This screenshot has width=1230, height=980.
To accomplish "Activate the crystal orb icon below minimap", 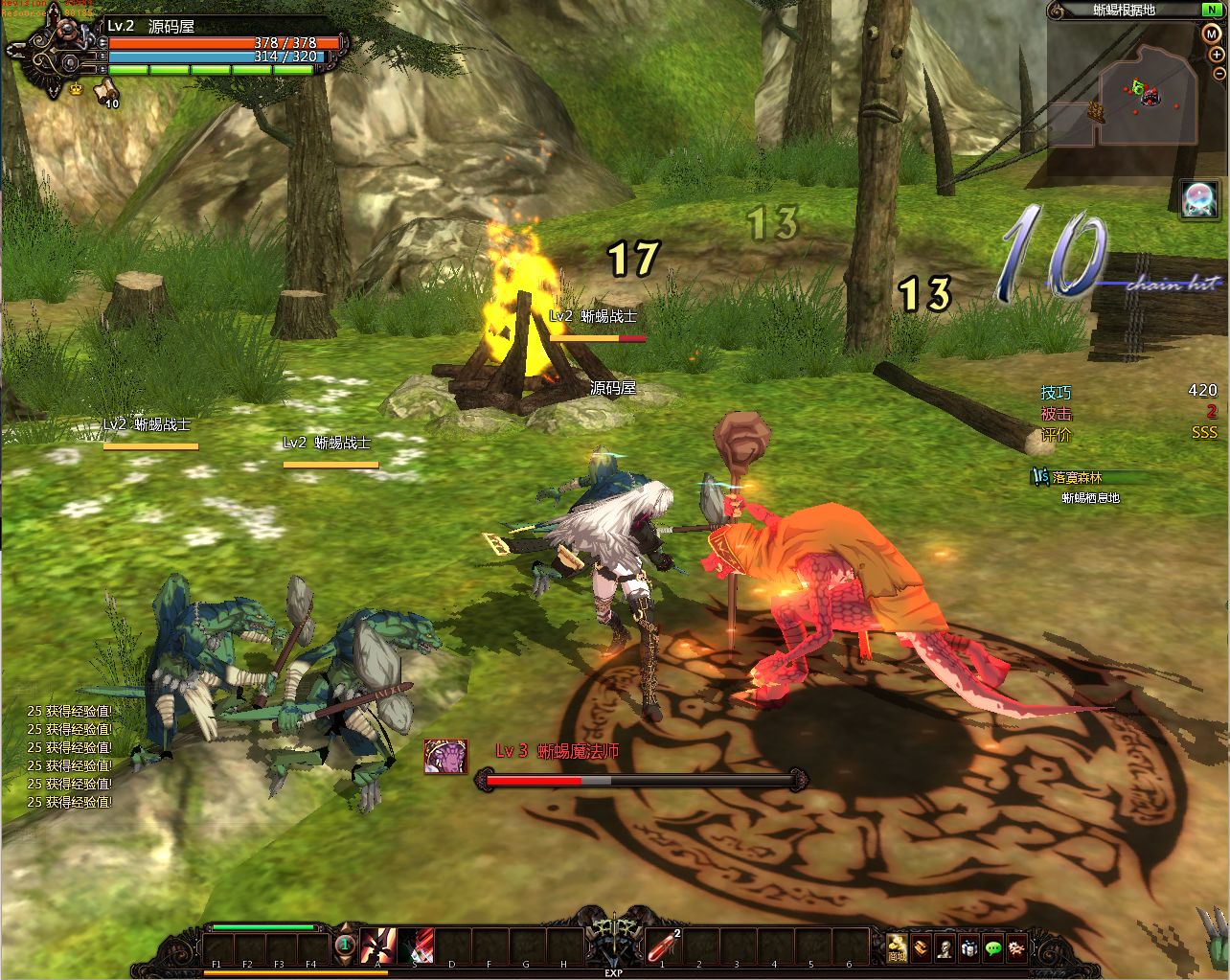I will coord(1199,199).
